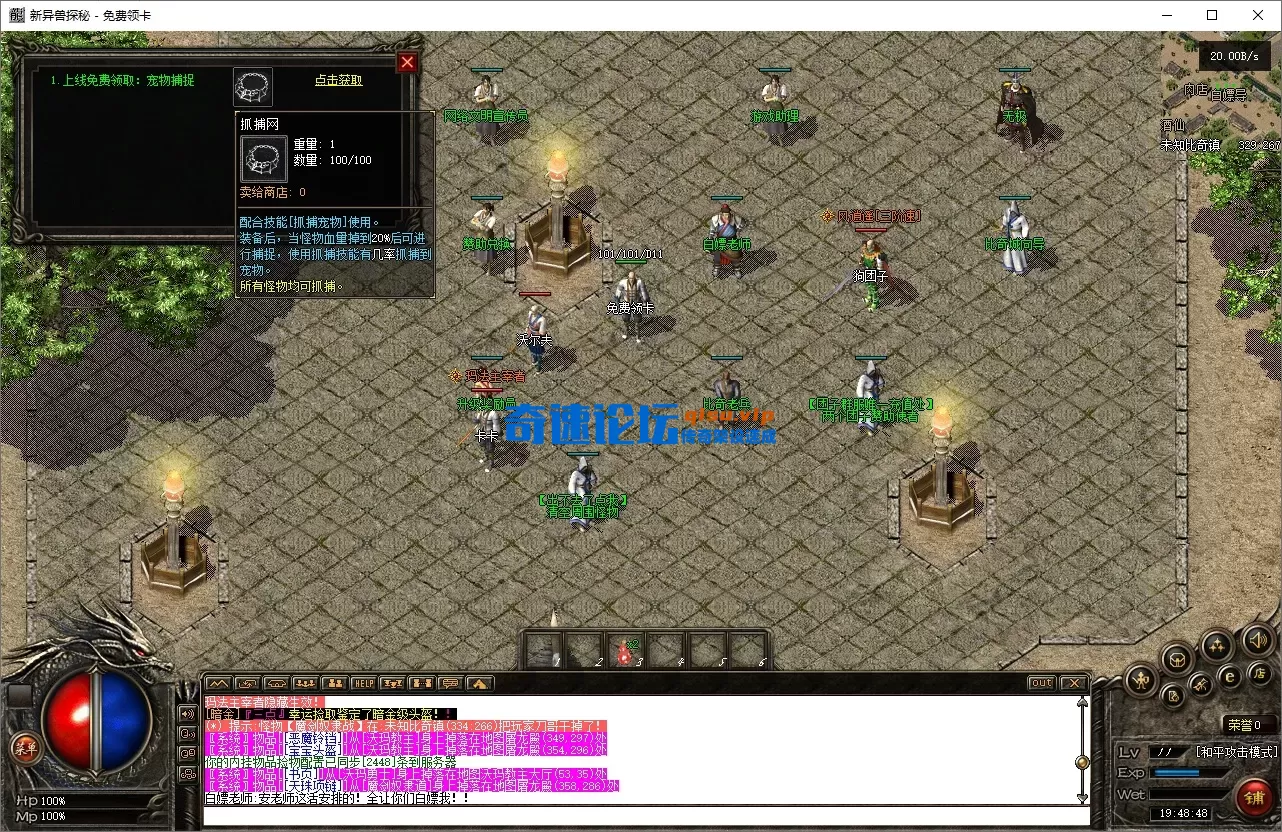
Task: Click the horse/mount icon in the chat toolbar
Action: click(277, 684)
